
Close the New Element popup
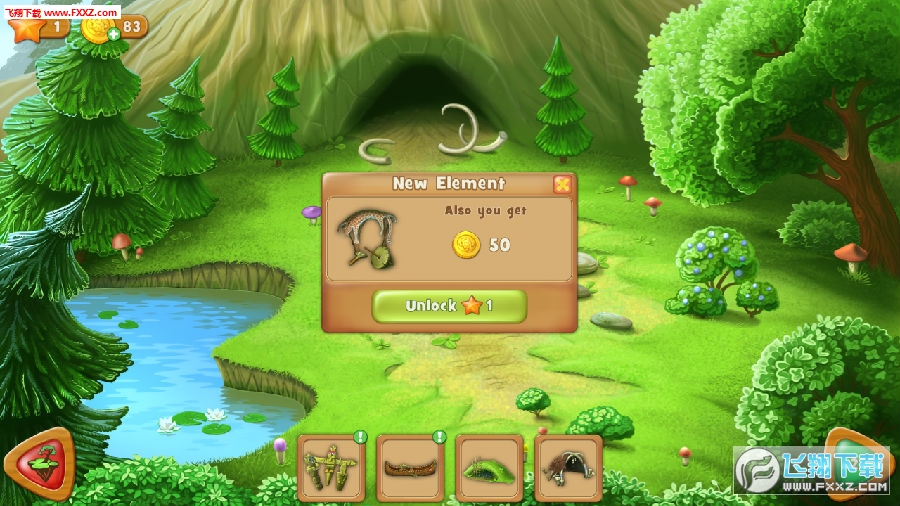[x=563, y=184]
